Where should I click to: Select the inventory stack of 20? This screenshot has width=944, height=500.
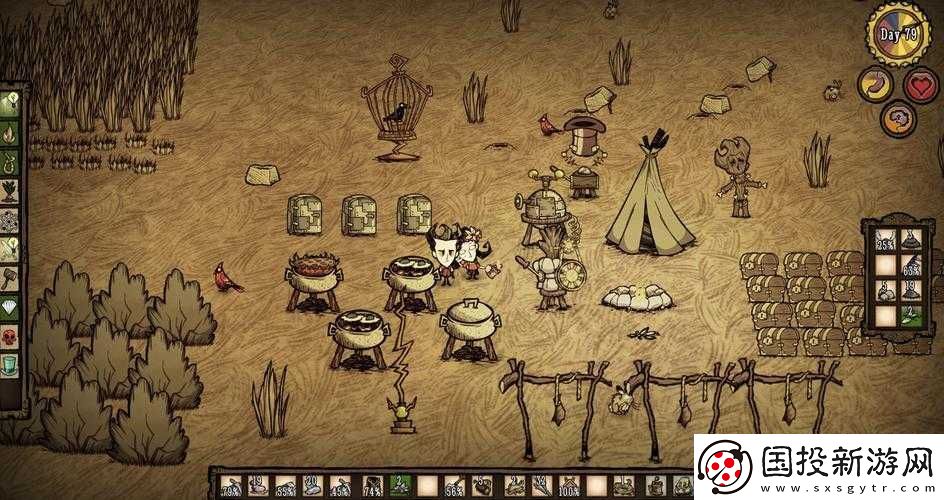(x=314, y=486)
